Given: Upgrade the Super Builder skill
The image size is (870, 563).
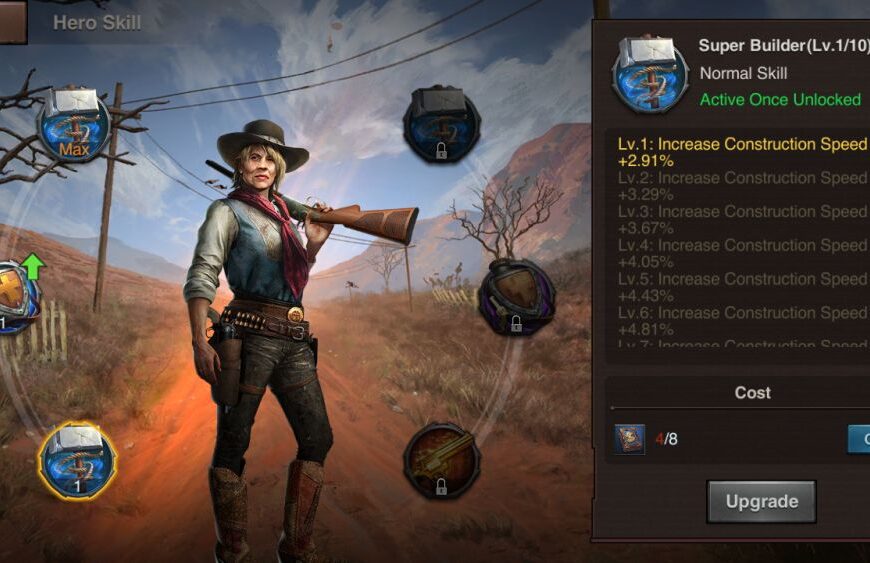Looking at the screenshot, I should (x=761, y=501).
